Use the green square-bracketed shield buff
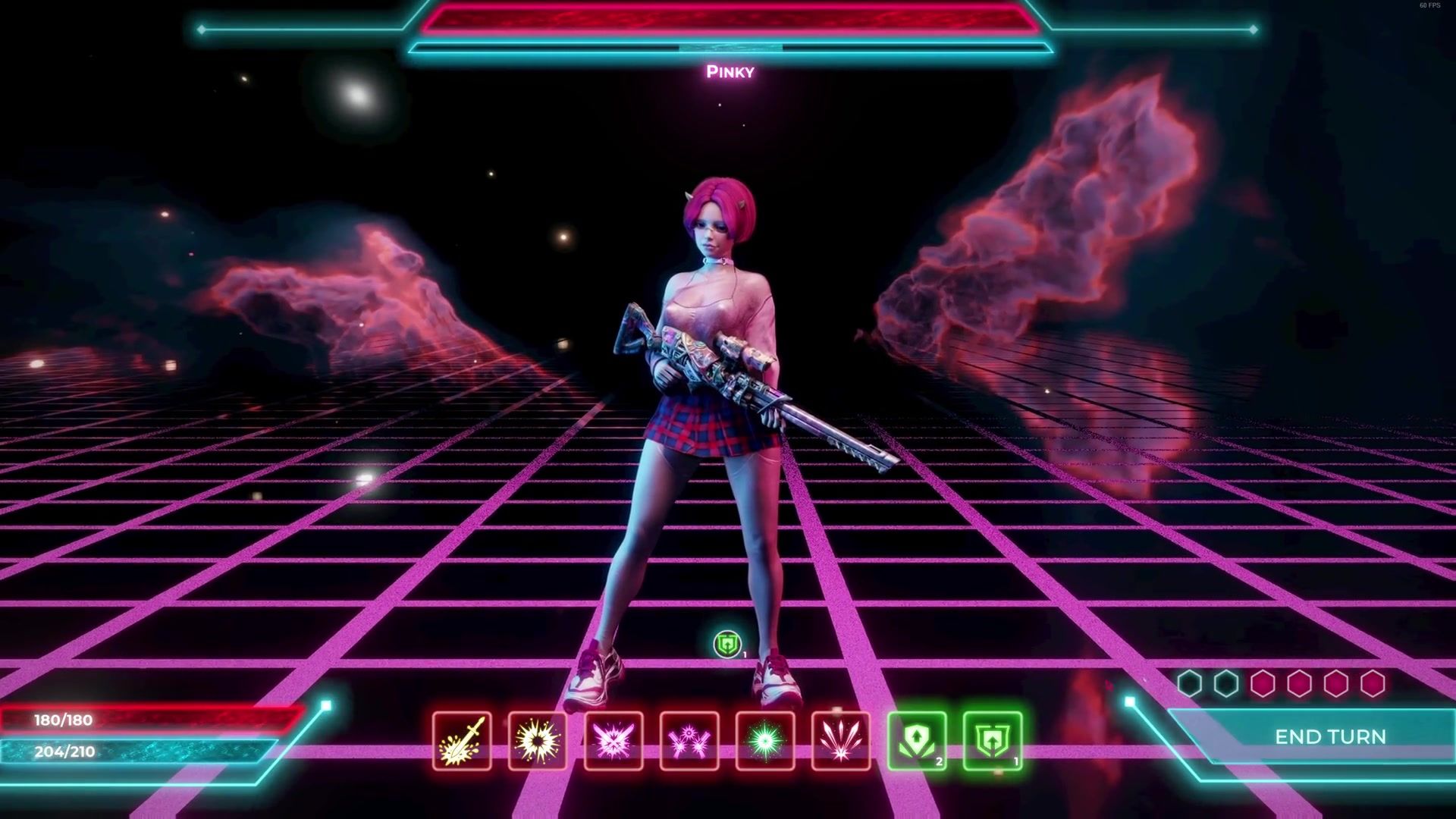The width and height of the screenshot is (1456, 819). 993,741
